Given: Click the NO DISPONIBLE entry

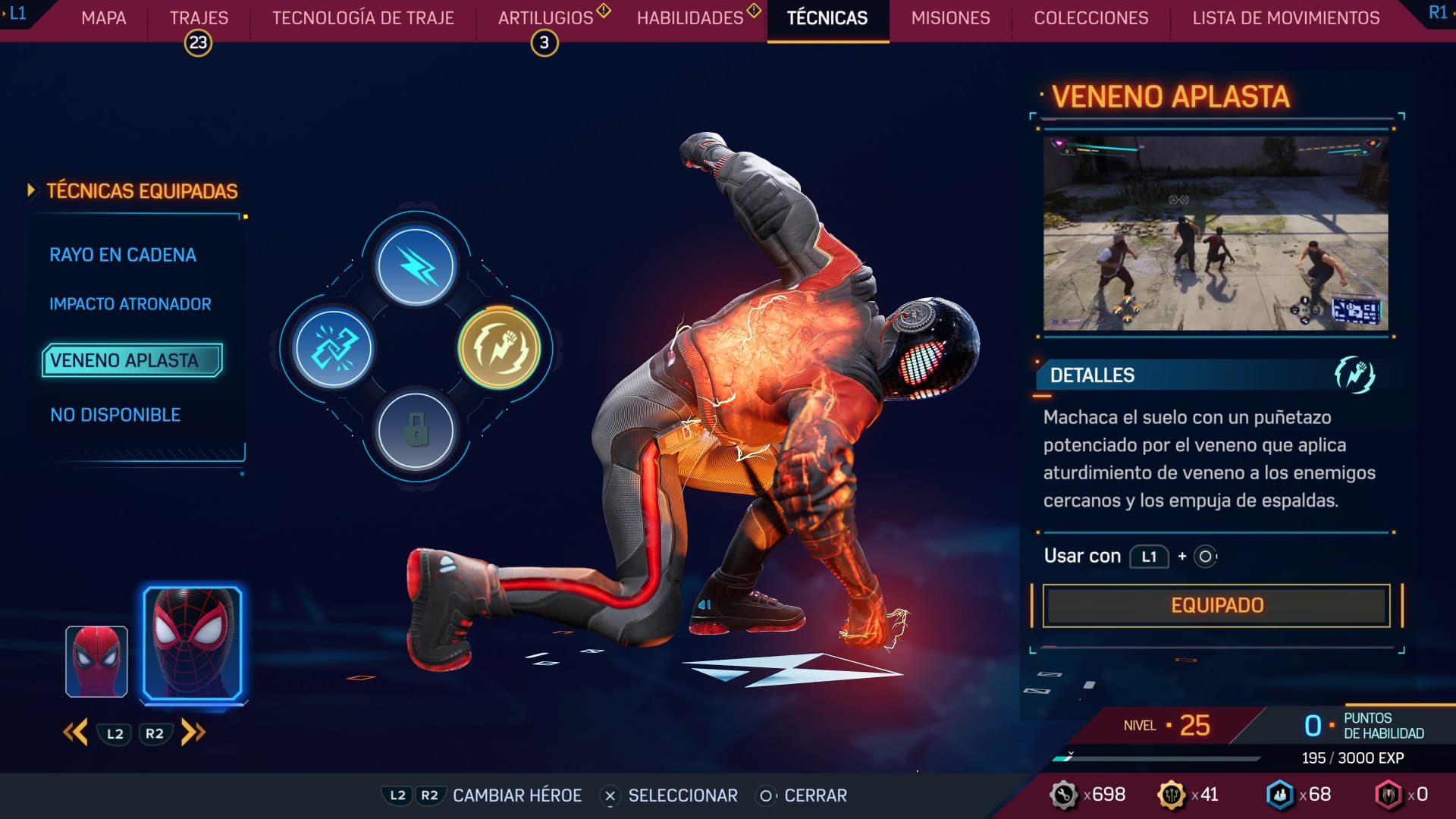Looking at the screenshot, I should tap(115, 415).
